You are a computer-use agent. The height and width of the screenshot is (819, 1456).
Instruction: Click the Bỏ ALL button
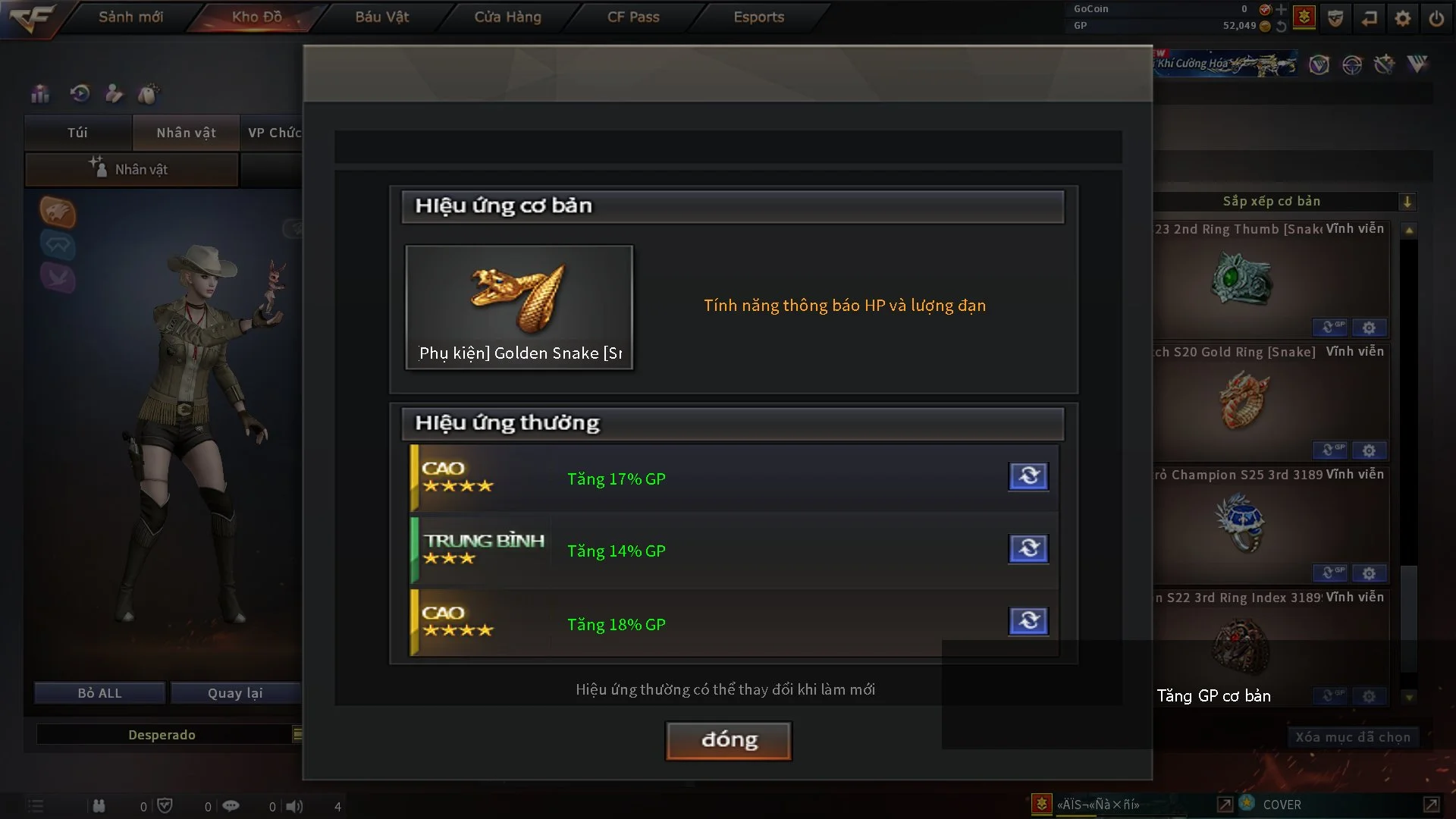click(x=99, y=693)
